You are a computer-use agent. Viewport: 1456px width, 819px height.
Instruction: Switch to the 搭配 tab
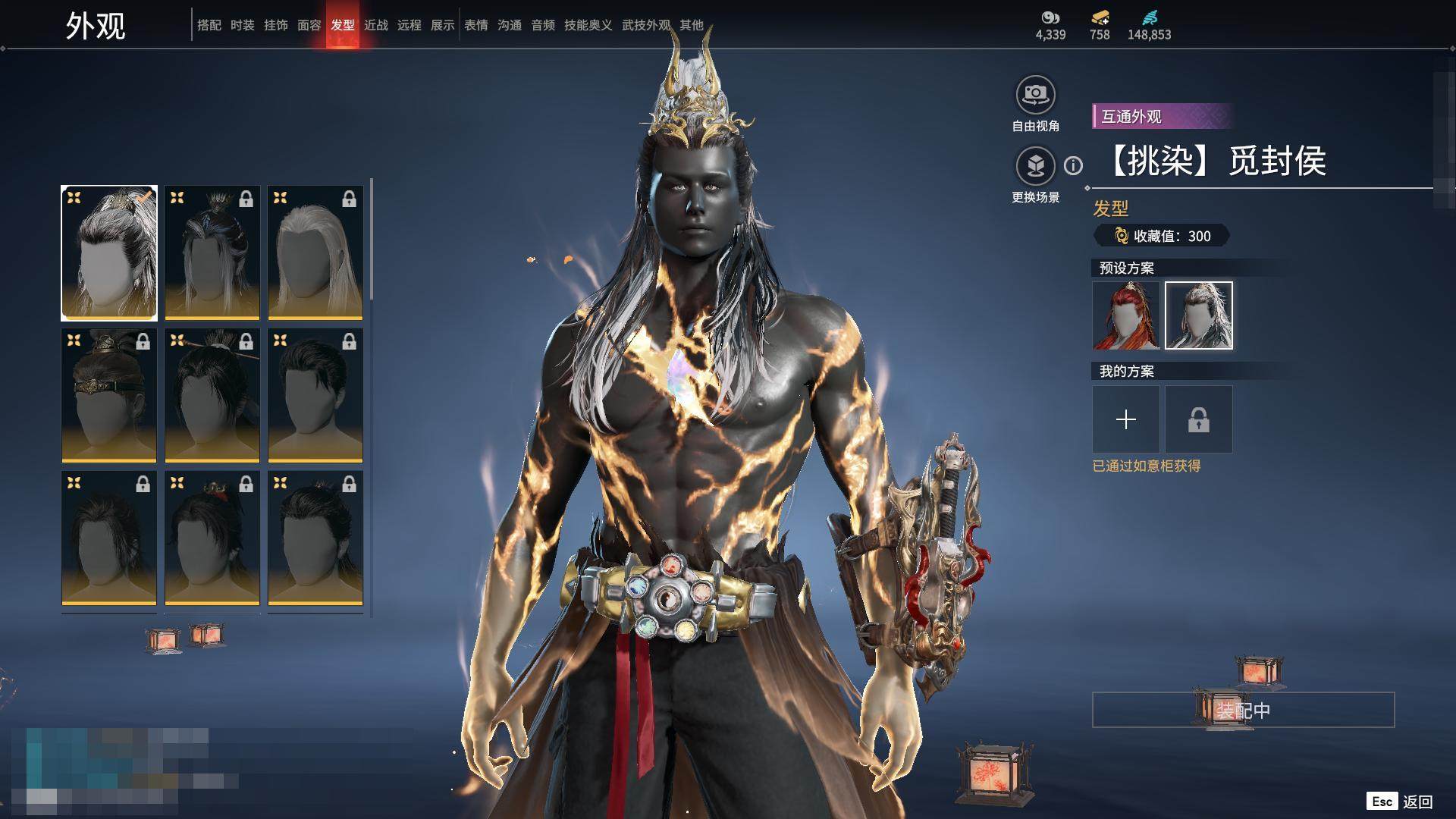click(x=209, y=25)
